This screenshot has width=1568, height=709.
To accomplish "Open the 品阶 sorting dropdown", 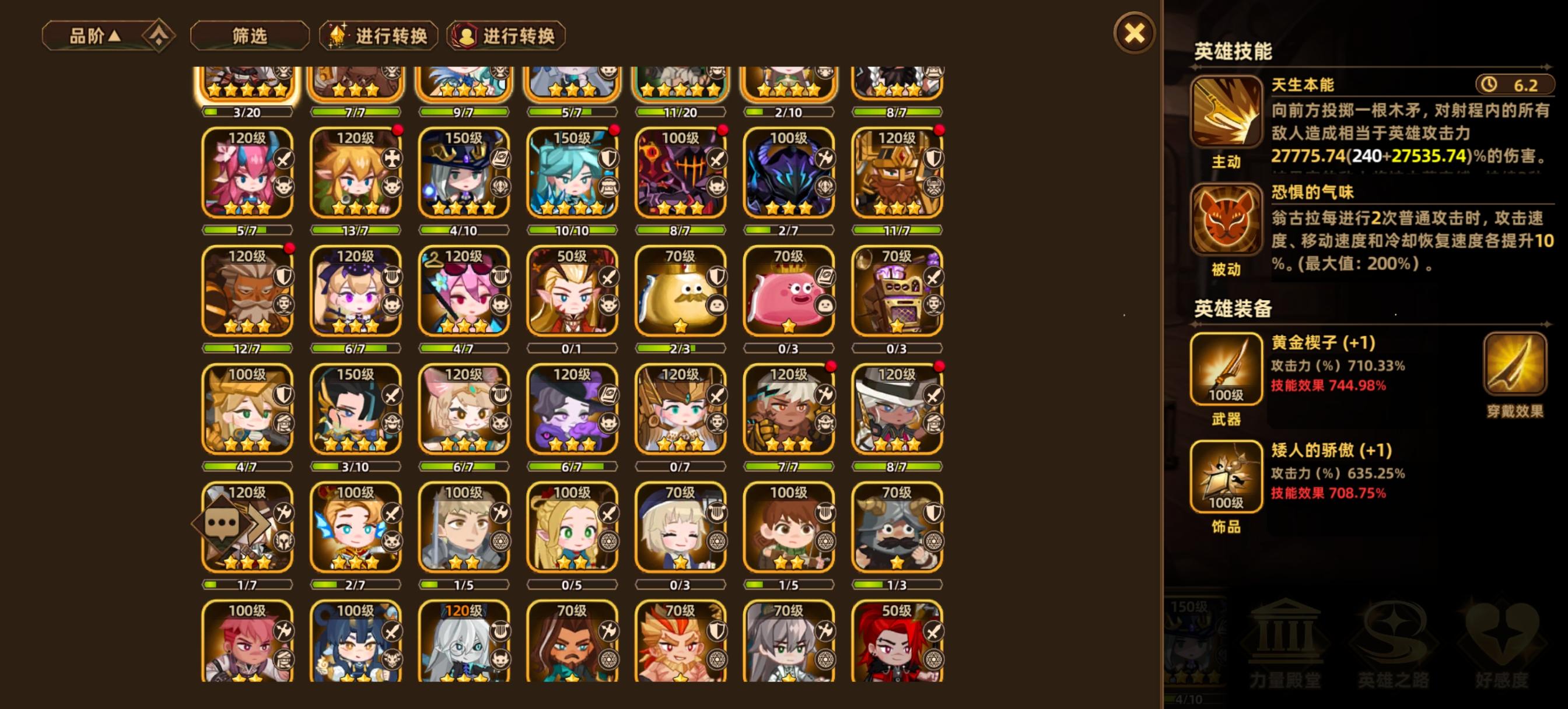I will tap(92, 36).
